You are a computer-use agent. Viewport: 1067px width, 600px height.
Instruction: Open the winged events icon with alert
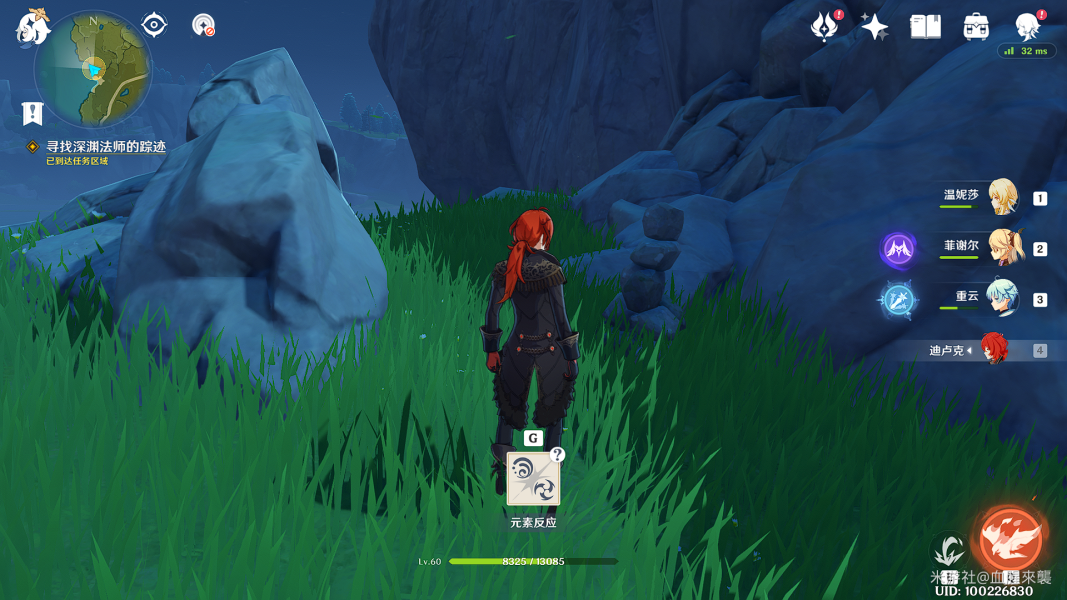tap(825, 27)
